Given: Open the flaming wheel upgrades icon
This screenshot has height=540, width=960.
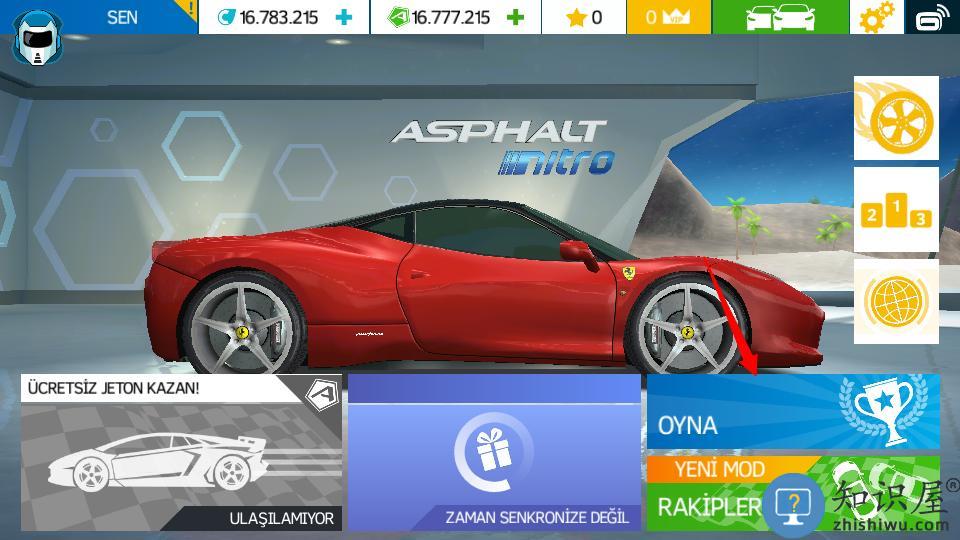Looking at the screenshot, I should click(x=896, y=119).
